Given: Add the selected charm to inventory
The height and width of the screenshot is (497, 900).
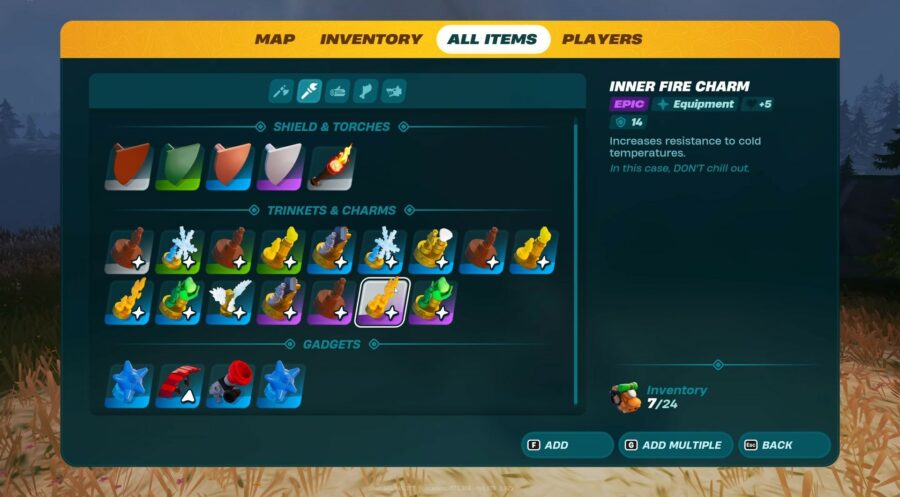Looking at the screenshot, I should tap(567, 445).
